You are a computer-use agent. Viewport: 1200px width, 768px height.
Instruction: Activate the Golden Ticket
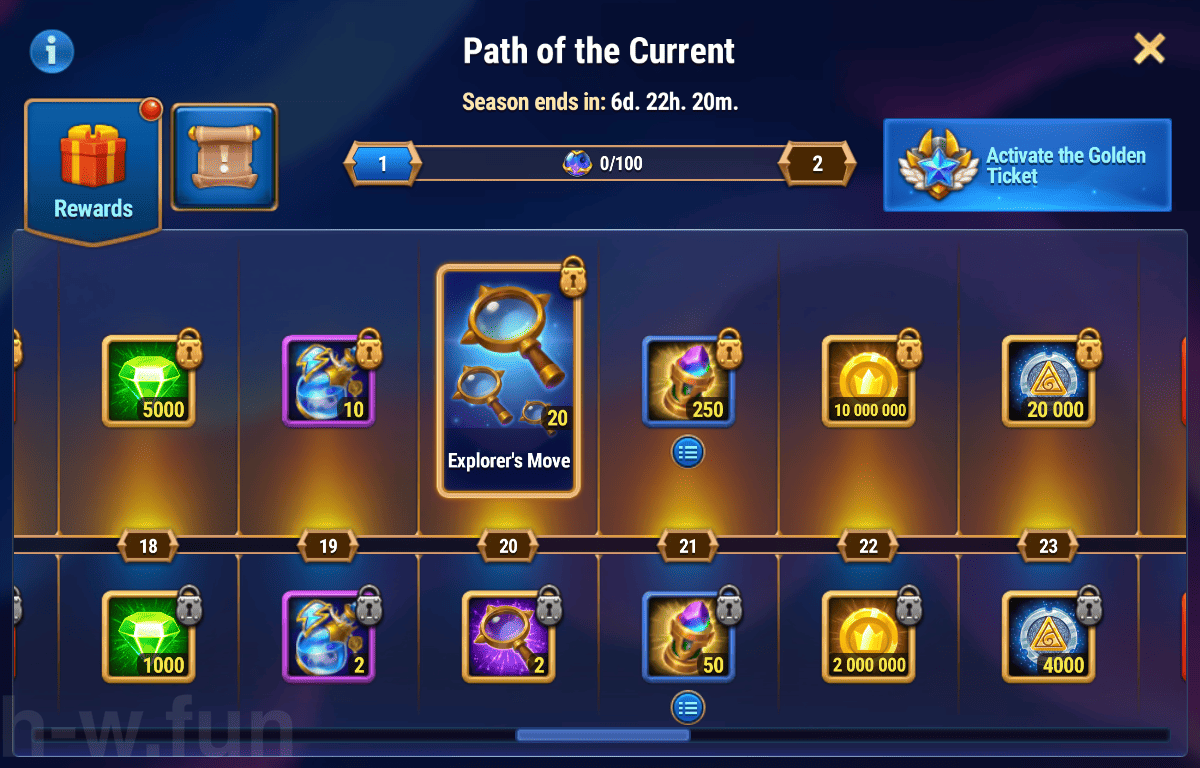click(x=1027, y=165)
